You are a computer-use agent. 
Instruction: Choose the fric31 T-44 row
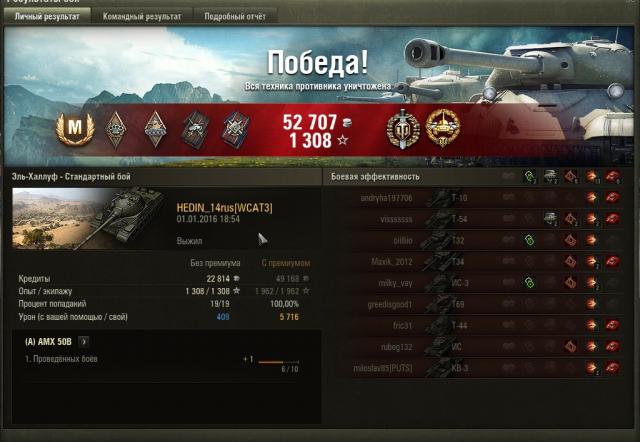pos(480,325)
